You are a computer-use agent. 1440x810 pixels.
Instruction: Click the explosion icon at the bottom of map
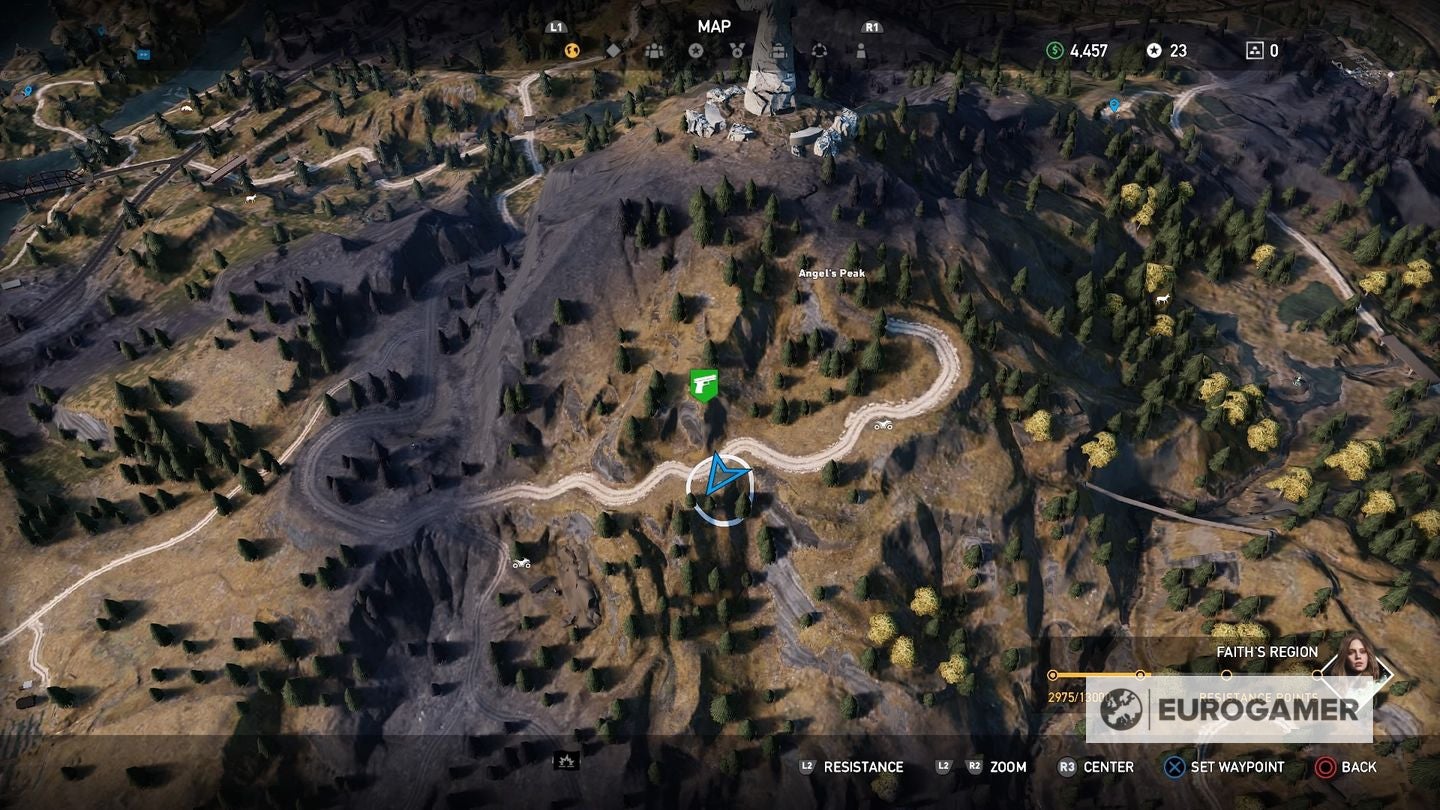565,761
